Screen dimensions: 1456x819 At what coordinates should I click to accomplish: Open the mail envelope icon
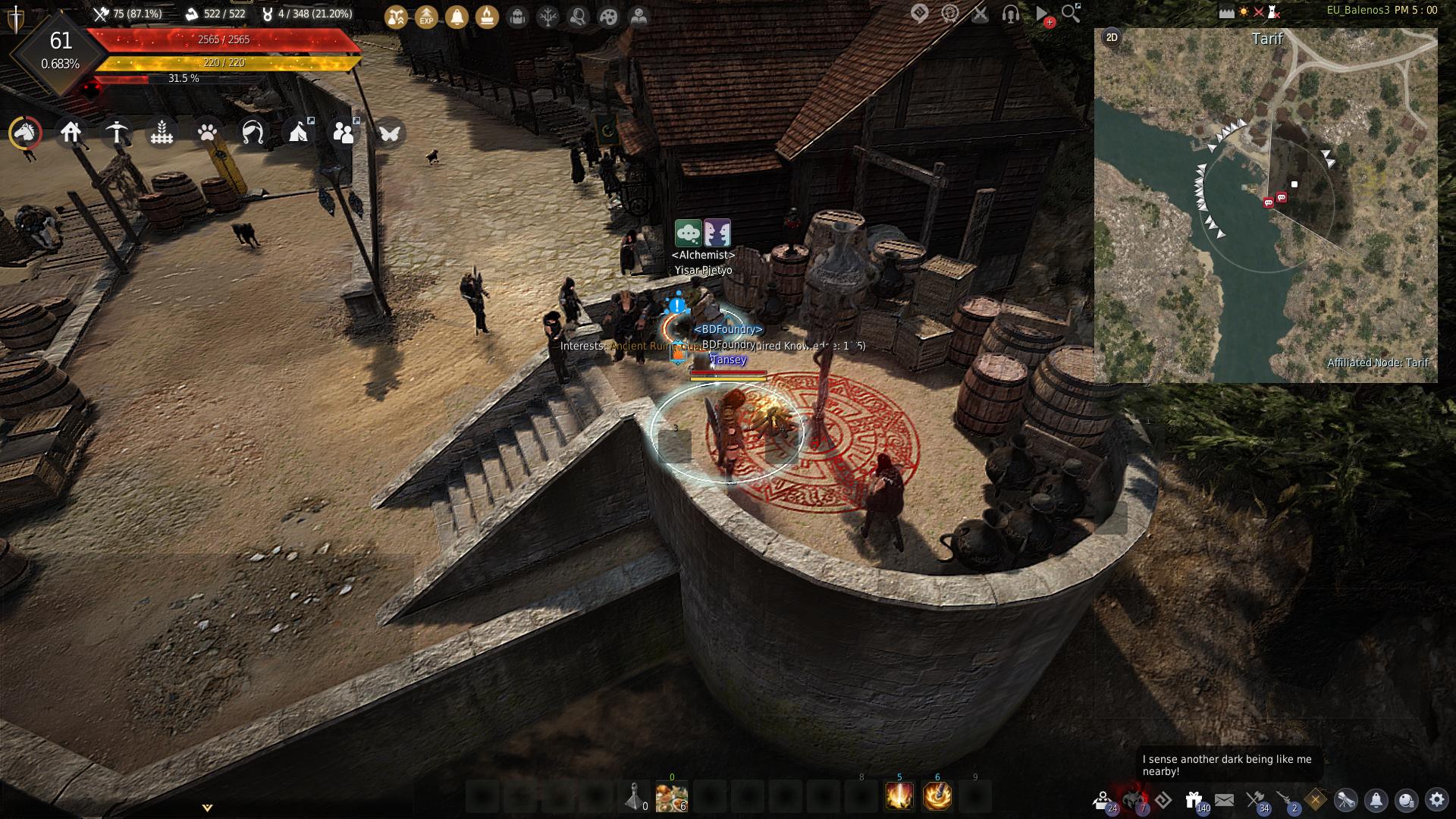click(1224, 799)
